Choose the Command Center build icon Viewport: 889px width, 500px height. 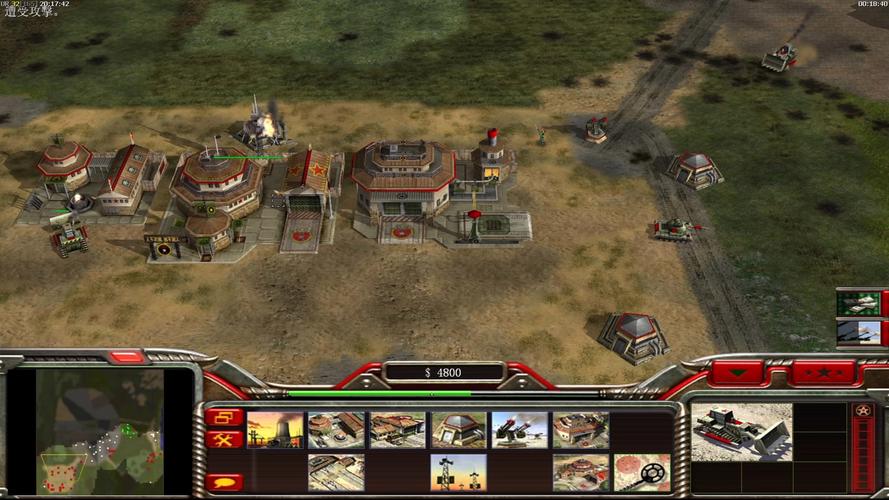(580, 472)
